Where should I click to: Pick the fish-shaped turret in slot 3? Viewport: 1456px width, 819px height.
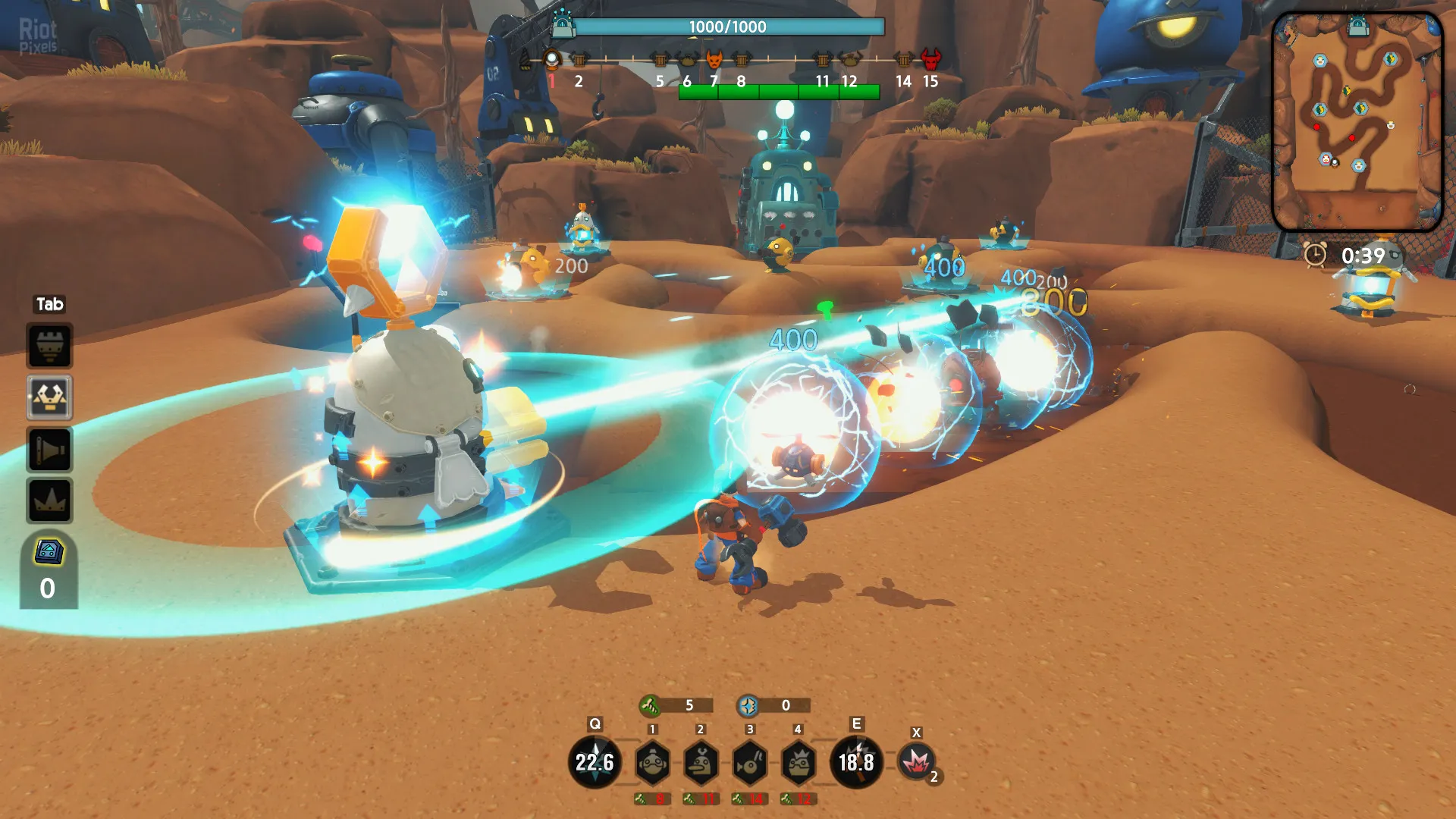pyautogui.click(x=750, y=763)
